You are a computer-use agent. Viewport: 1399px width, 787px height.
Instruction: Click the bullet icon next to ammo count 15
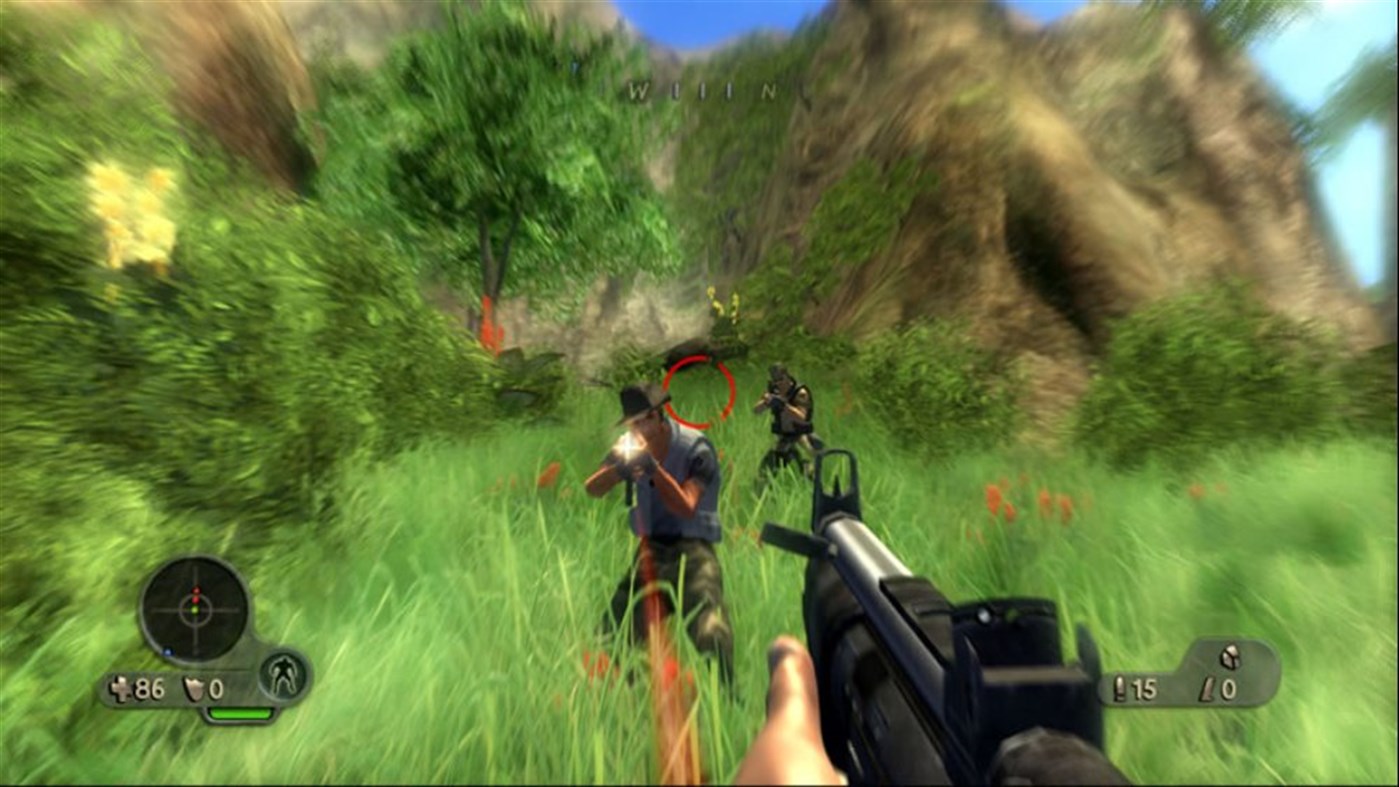[x=1118, y=688]
